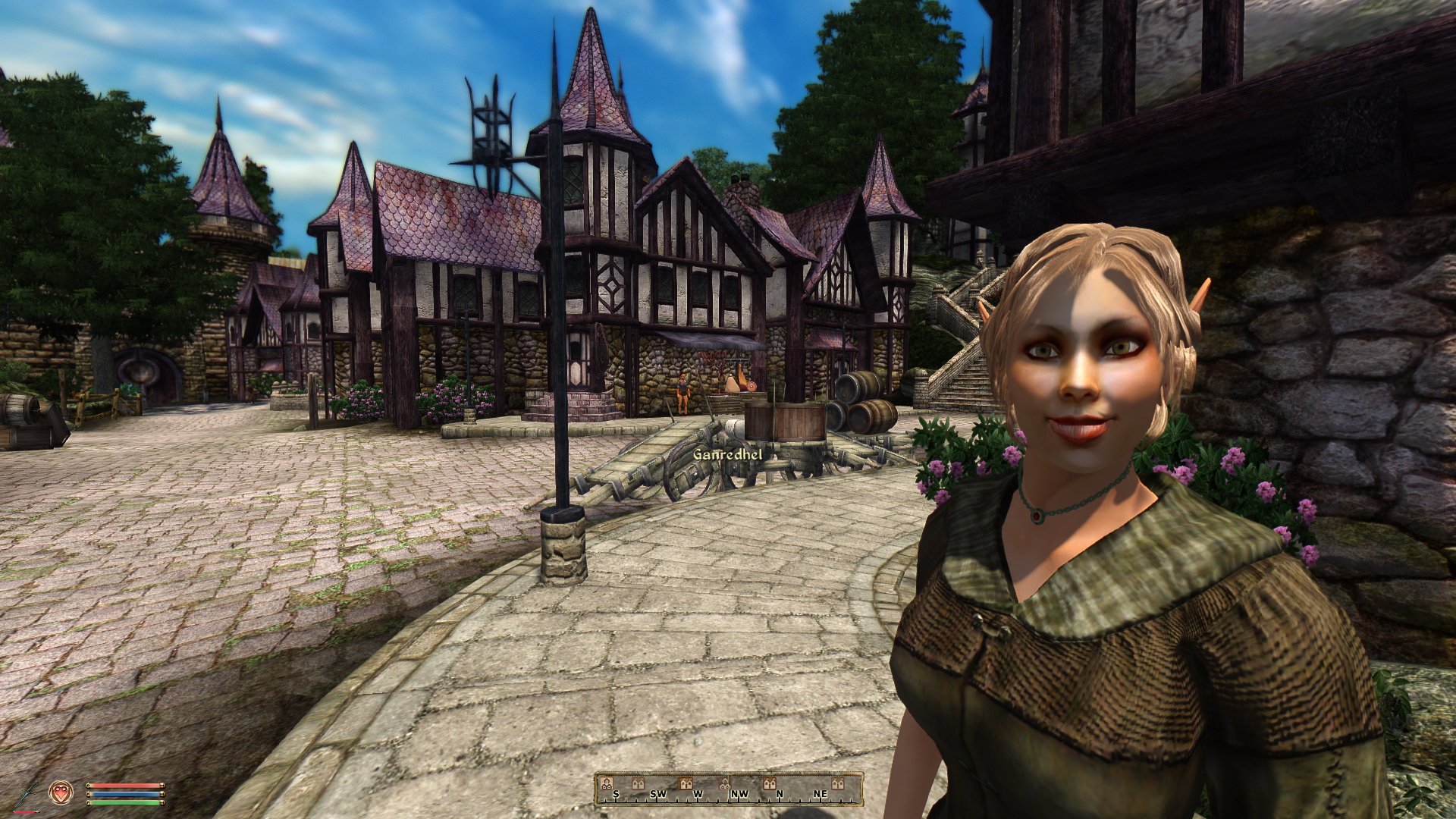Viewport: 1456px width, 819px height.
Task: Click the equipped sword weapon icon
Action: click(26, 793)
